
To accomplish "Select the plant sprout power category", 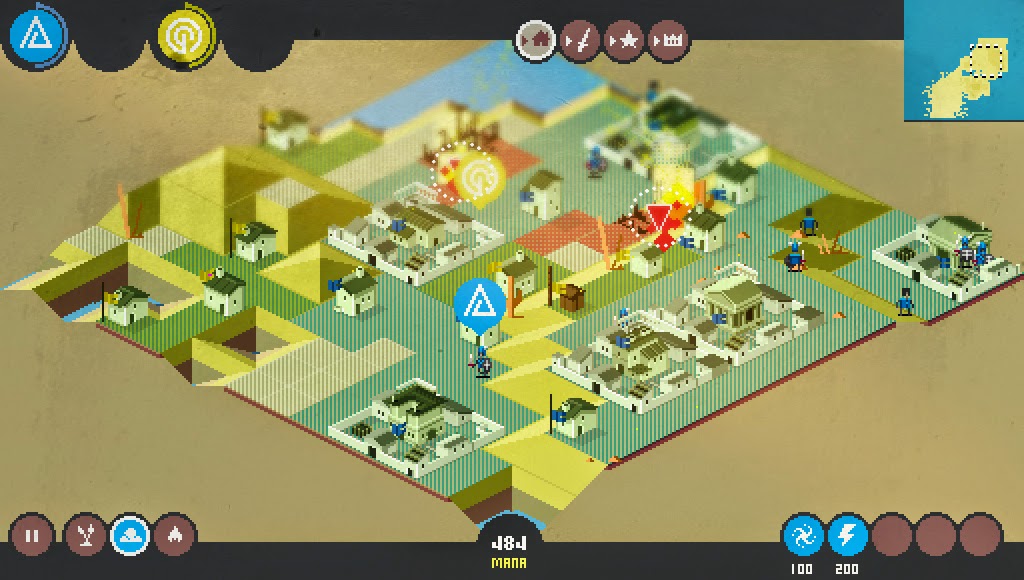I will coord(87,536).
